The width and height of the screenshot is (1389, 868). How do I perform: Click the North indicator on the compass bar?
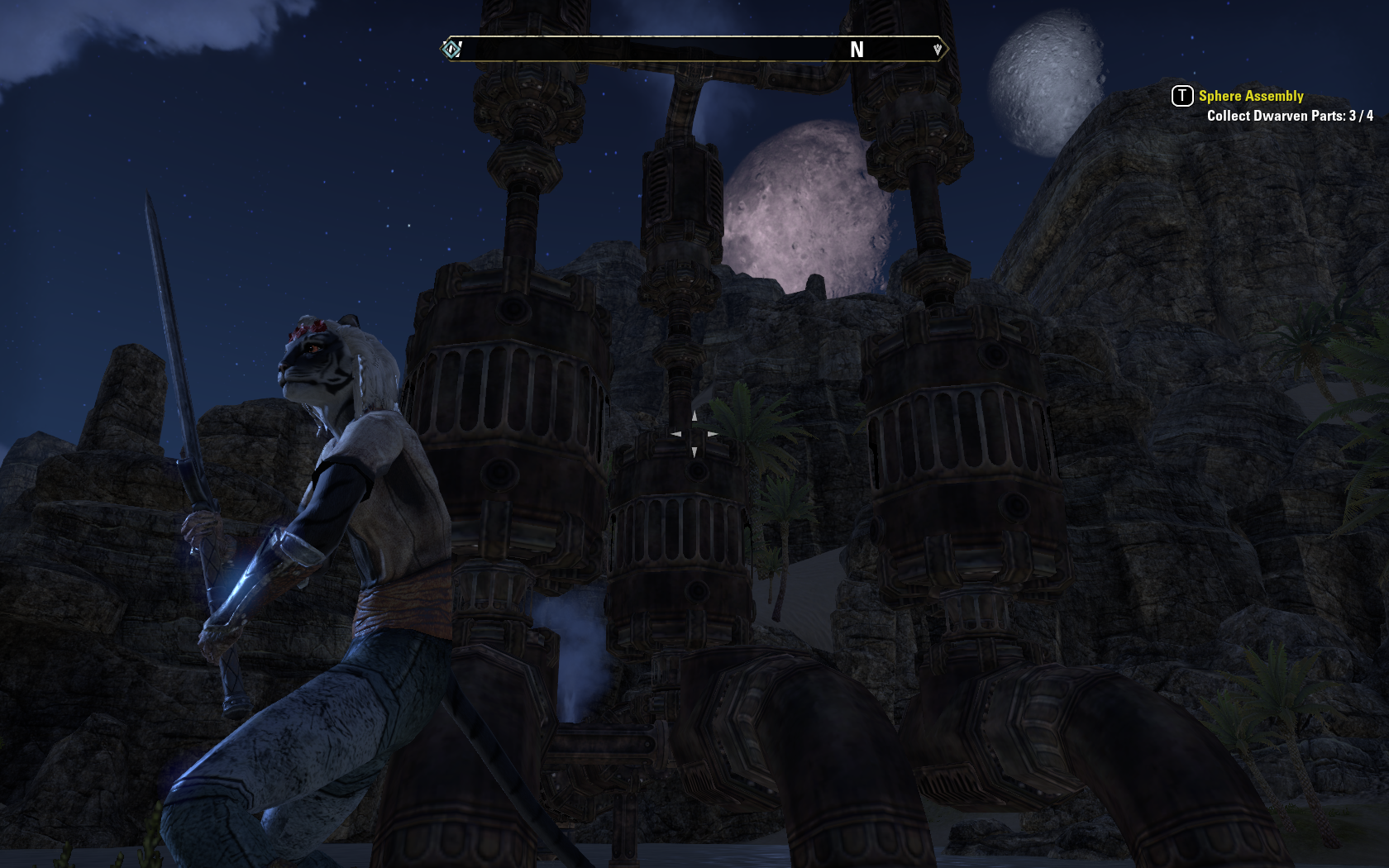point(857,50)
